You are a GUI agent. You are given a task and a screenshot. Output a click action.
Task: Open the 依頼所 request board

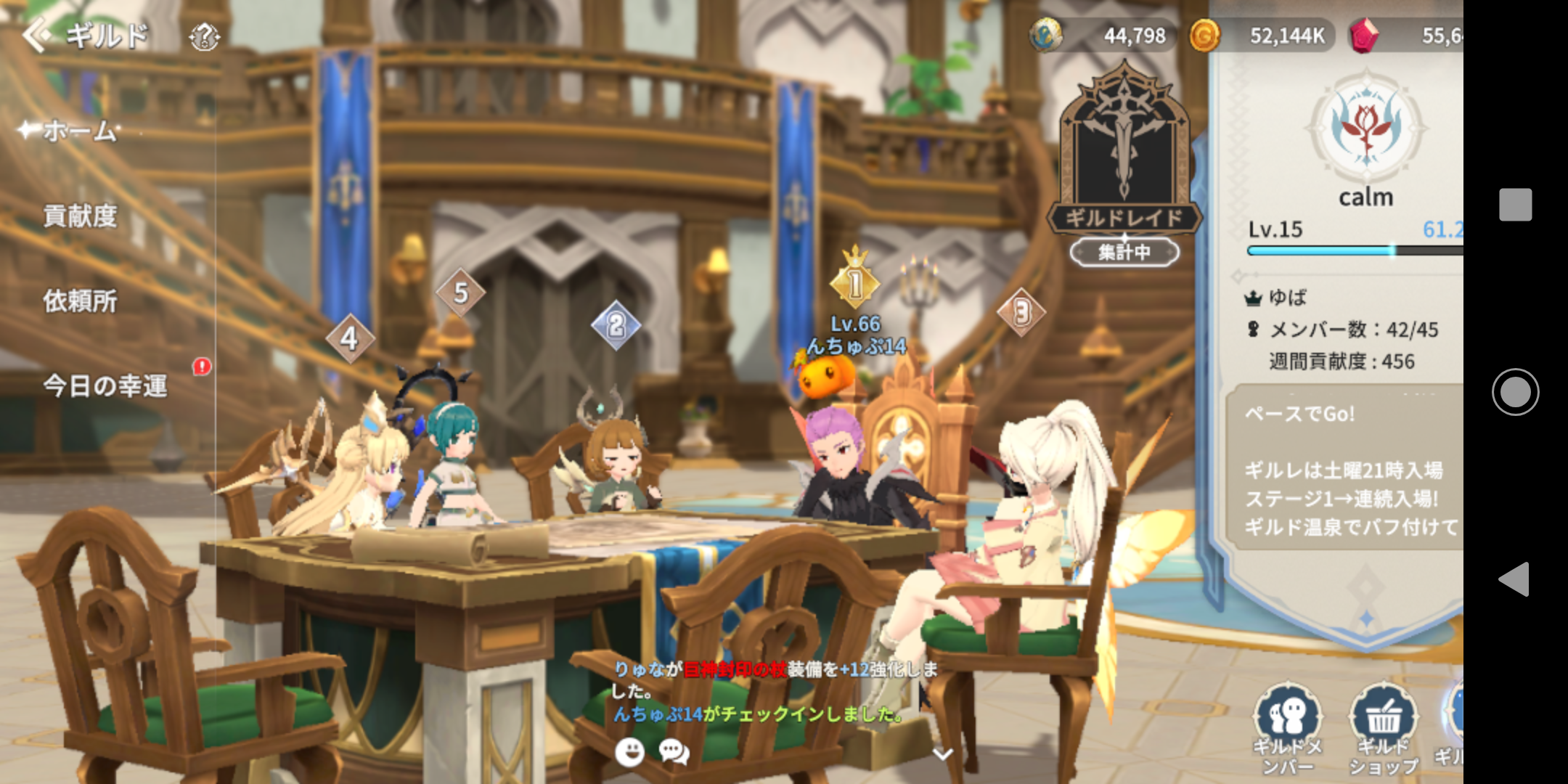pos(80,301)
